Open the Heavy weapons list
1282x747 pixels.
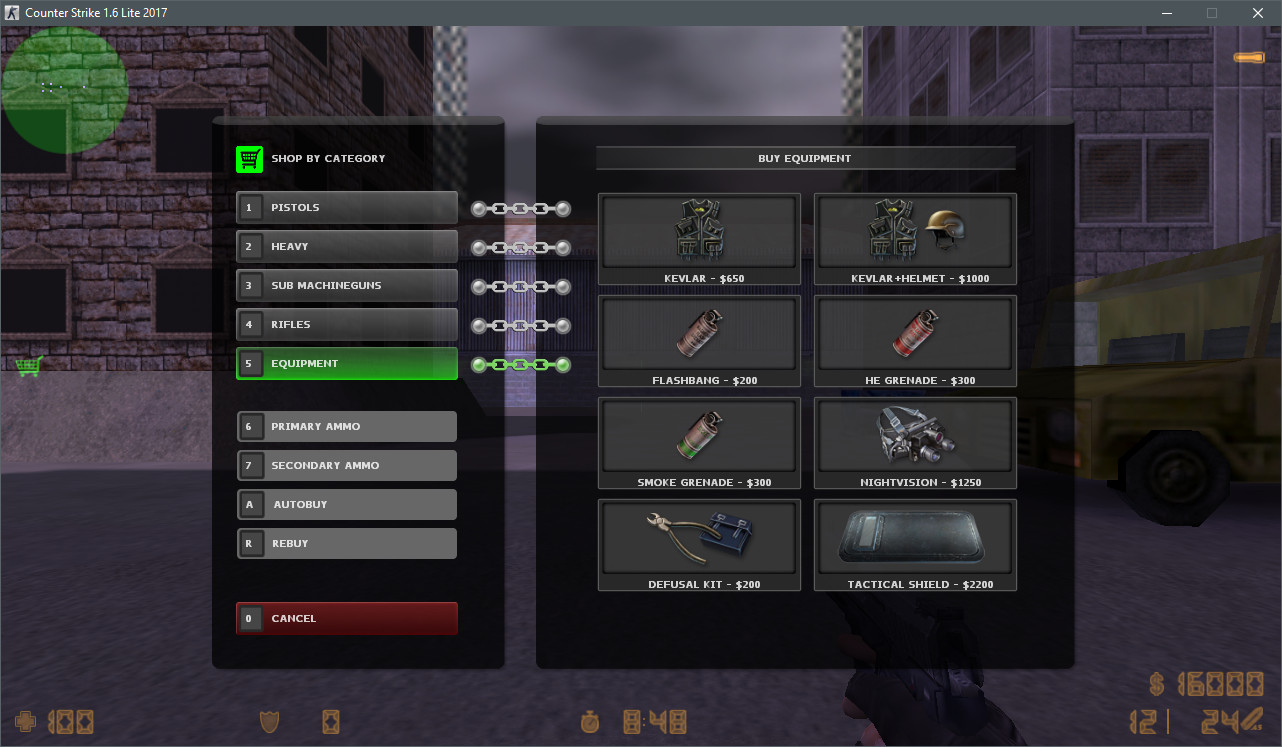346,246
